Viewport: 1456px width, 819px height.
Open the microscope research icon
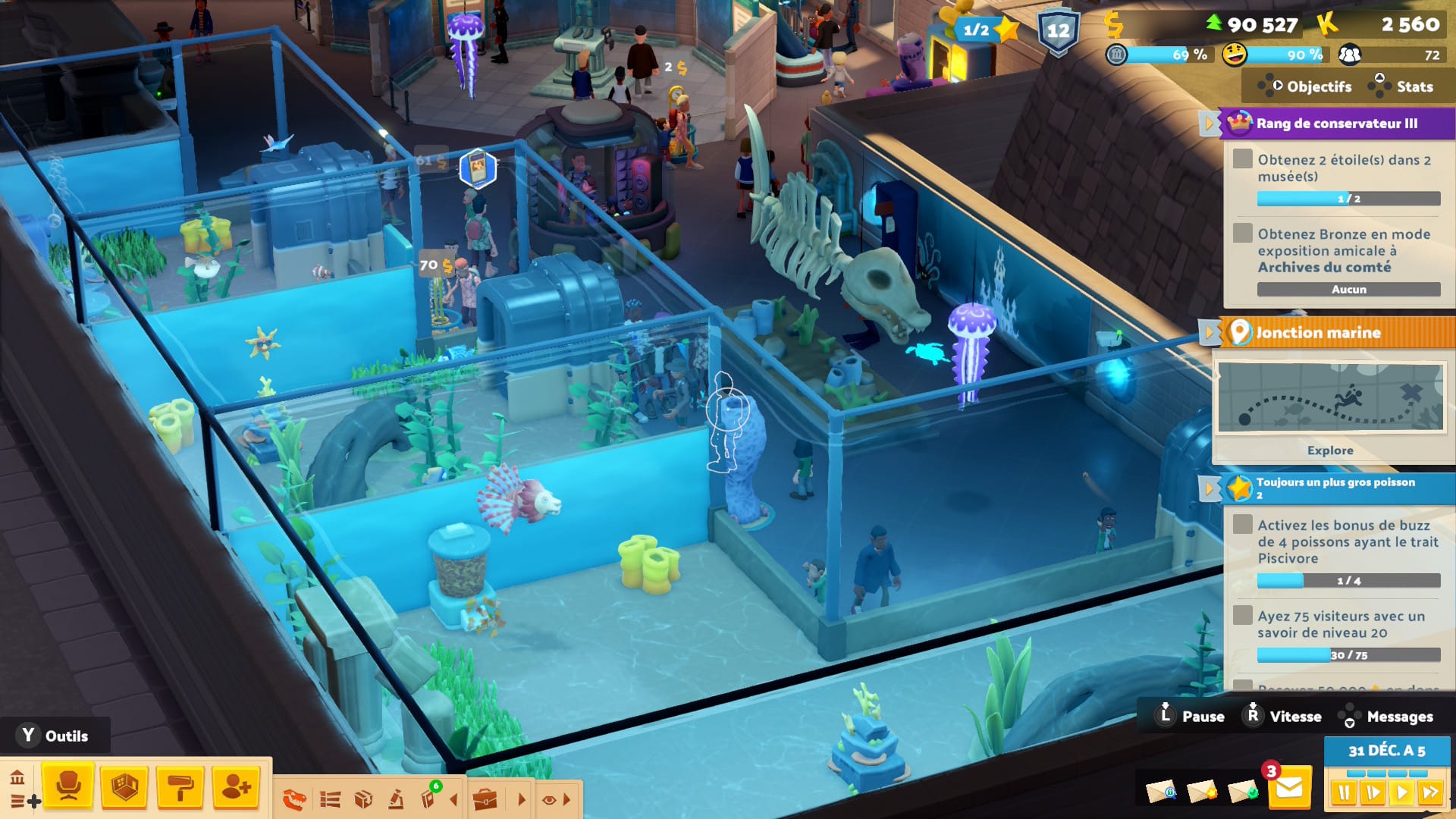click(396, 799)
